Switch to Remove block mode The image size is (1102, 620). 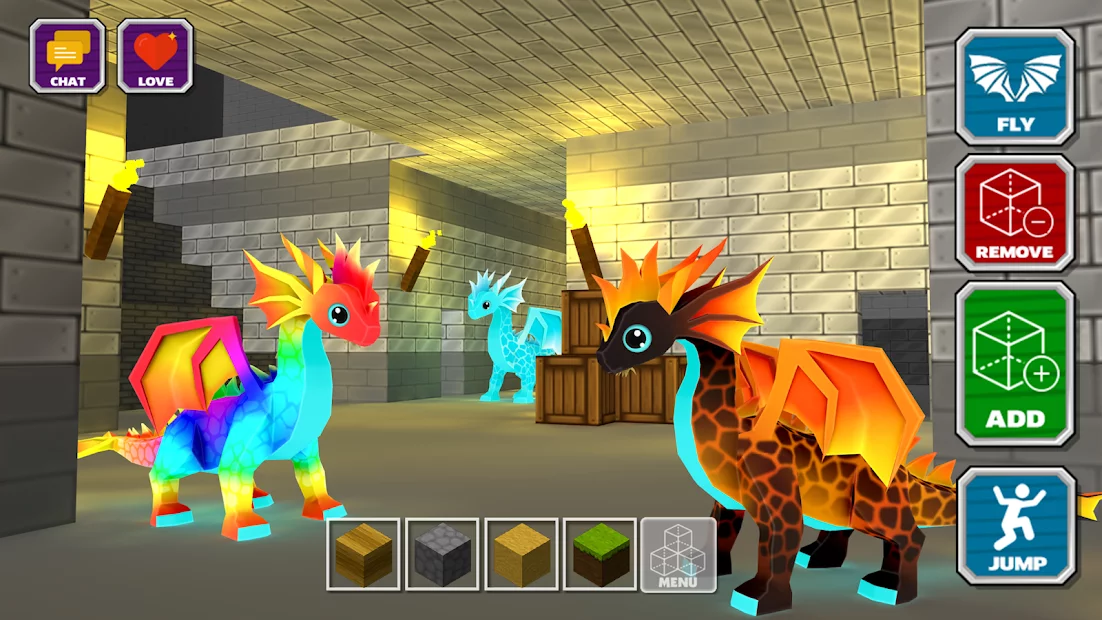(x=1015, y=214)
